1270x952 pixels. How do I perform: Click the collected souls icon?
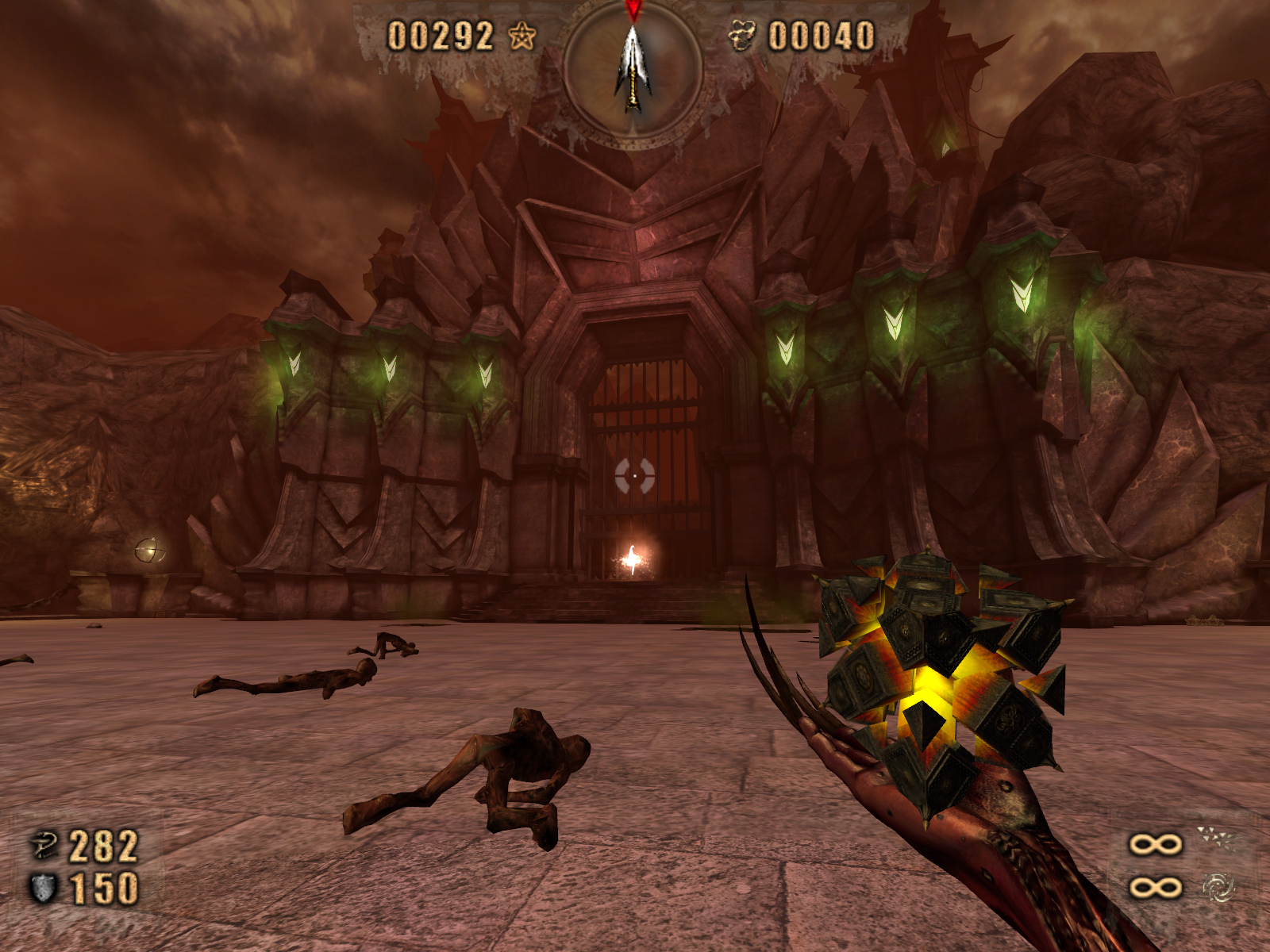click(742, 36)
